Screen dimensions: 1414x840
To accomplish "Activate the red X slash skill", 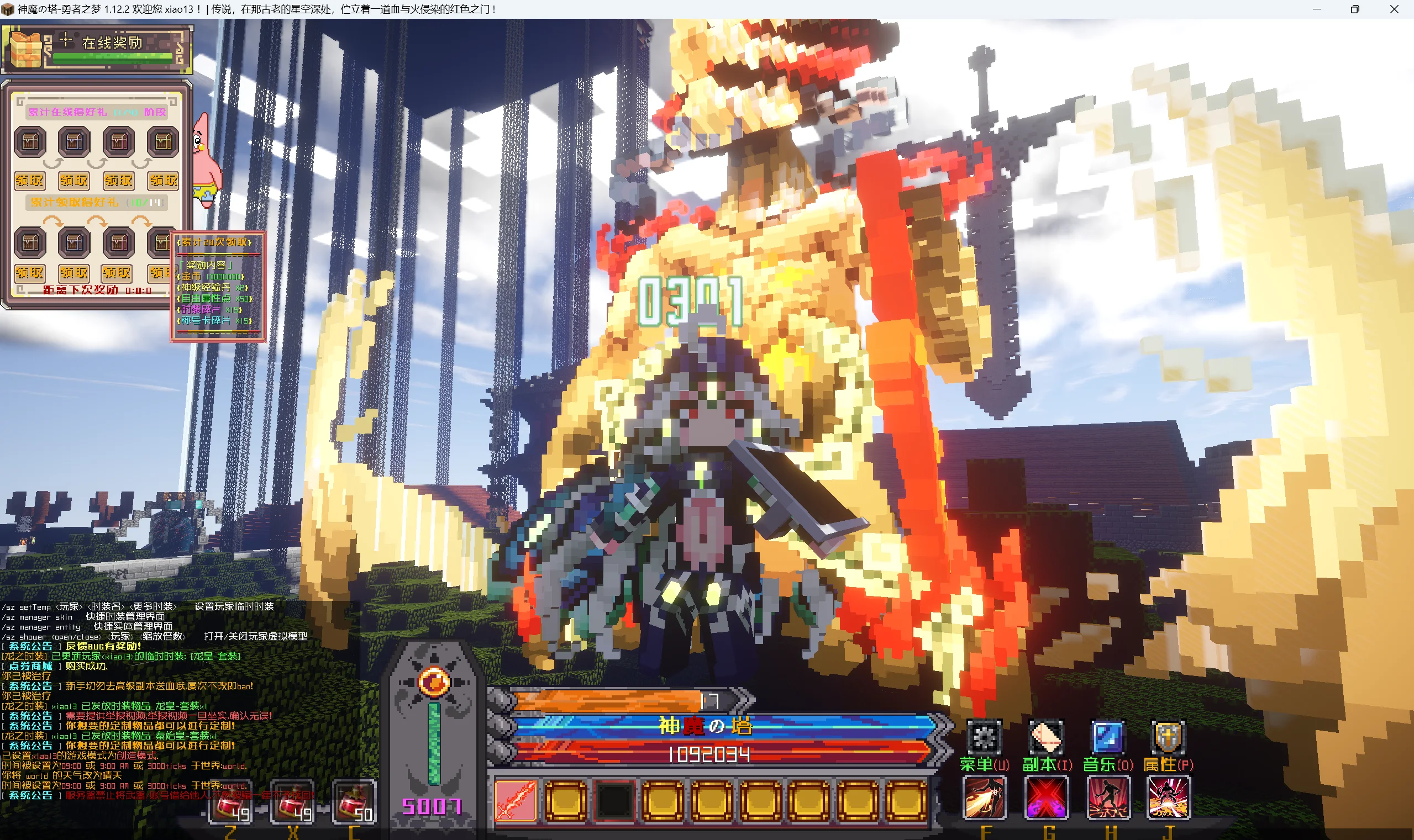I will (1046, 797).
